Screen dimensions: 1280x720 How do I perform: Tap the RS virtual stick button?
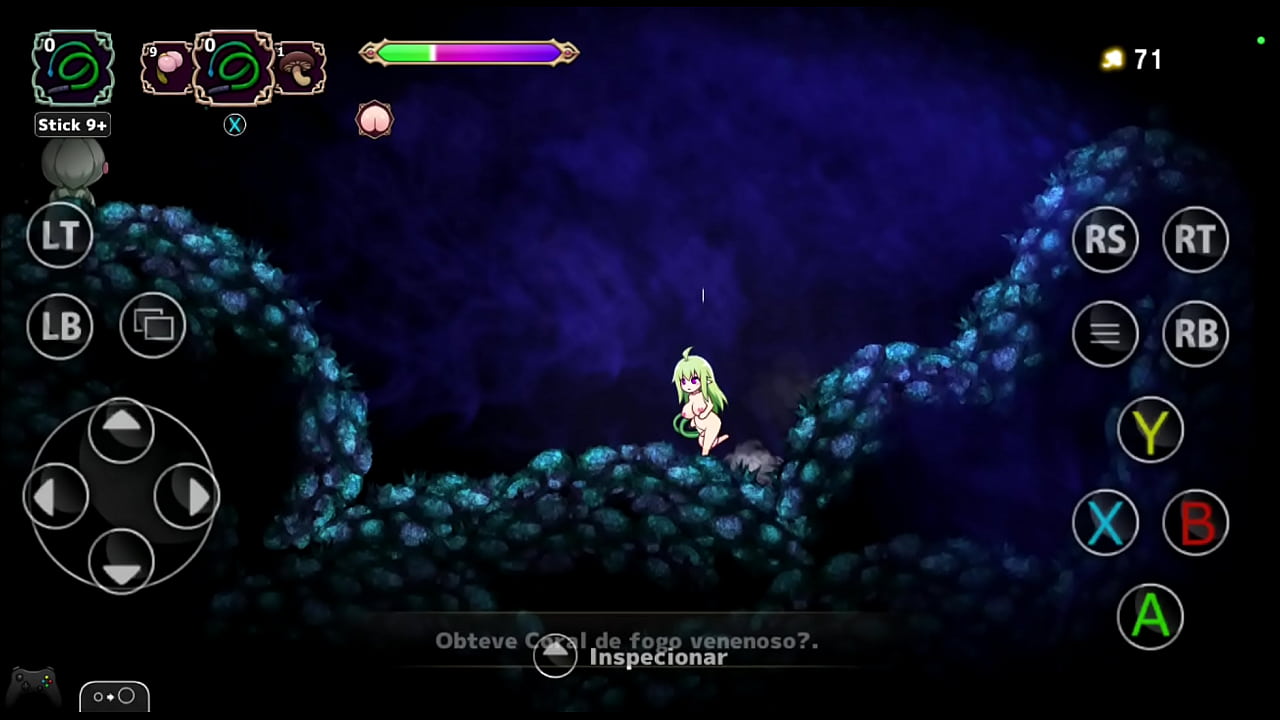(1105, 240)
